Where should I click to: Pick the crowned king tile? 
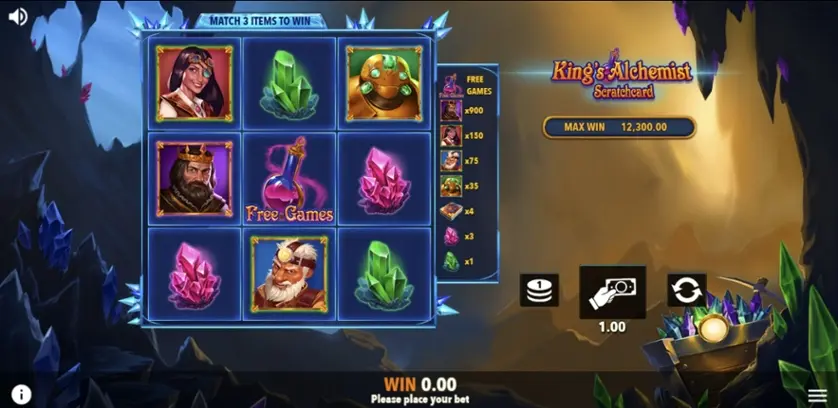click(194, 178)
